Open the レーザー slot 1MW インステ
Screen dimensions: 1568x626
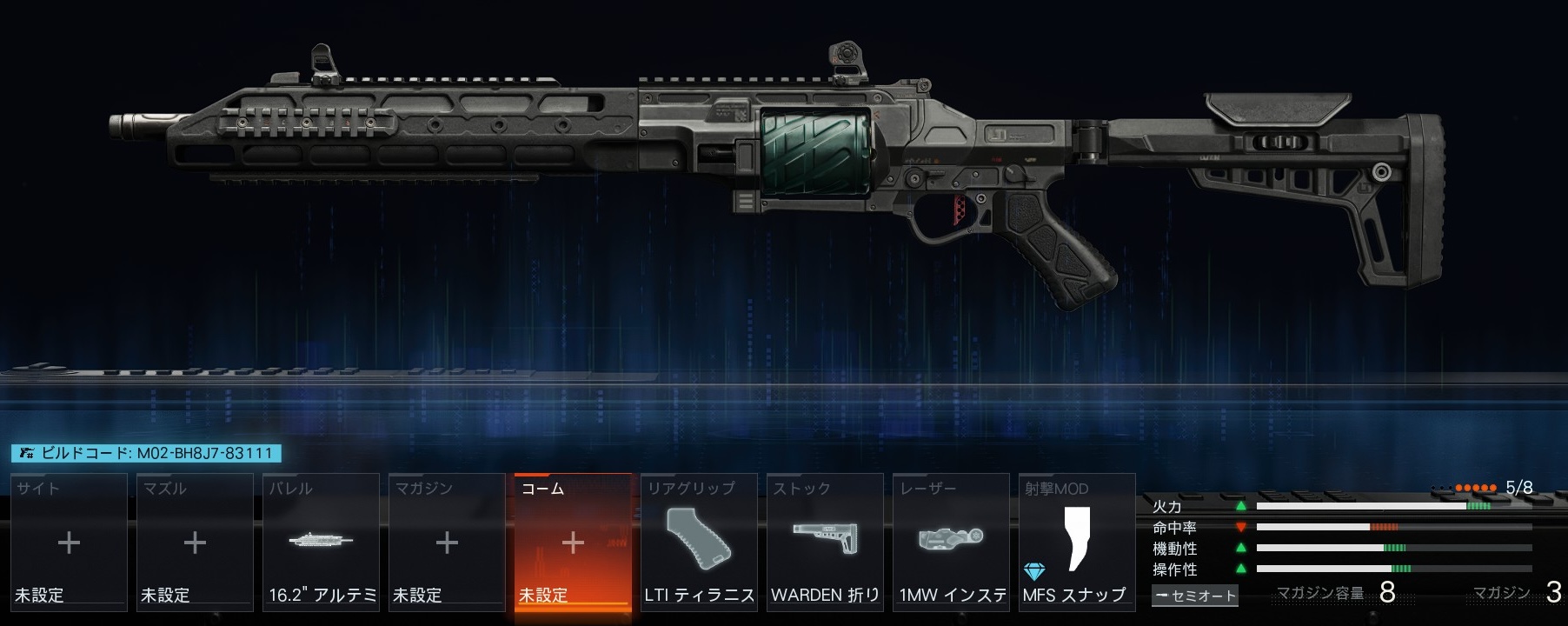(951, 543)
